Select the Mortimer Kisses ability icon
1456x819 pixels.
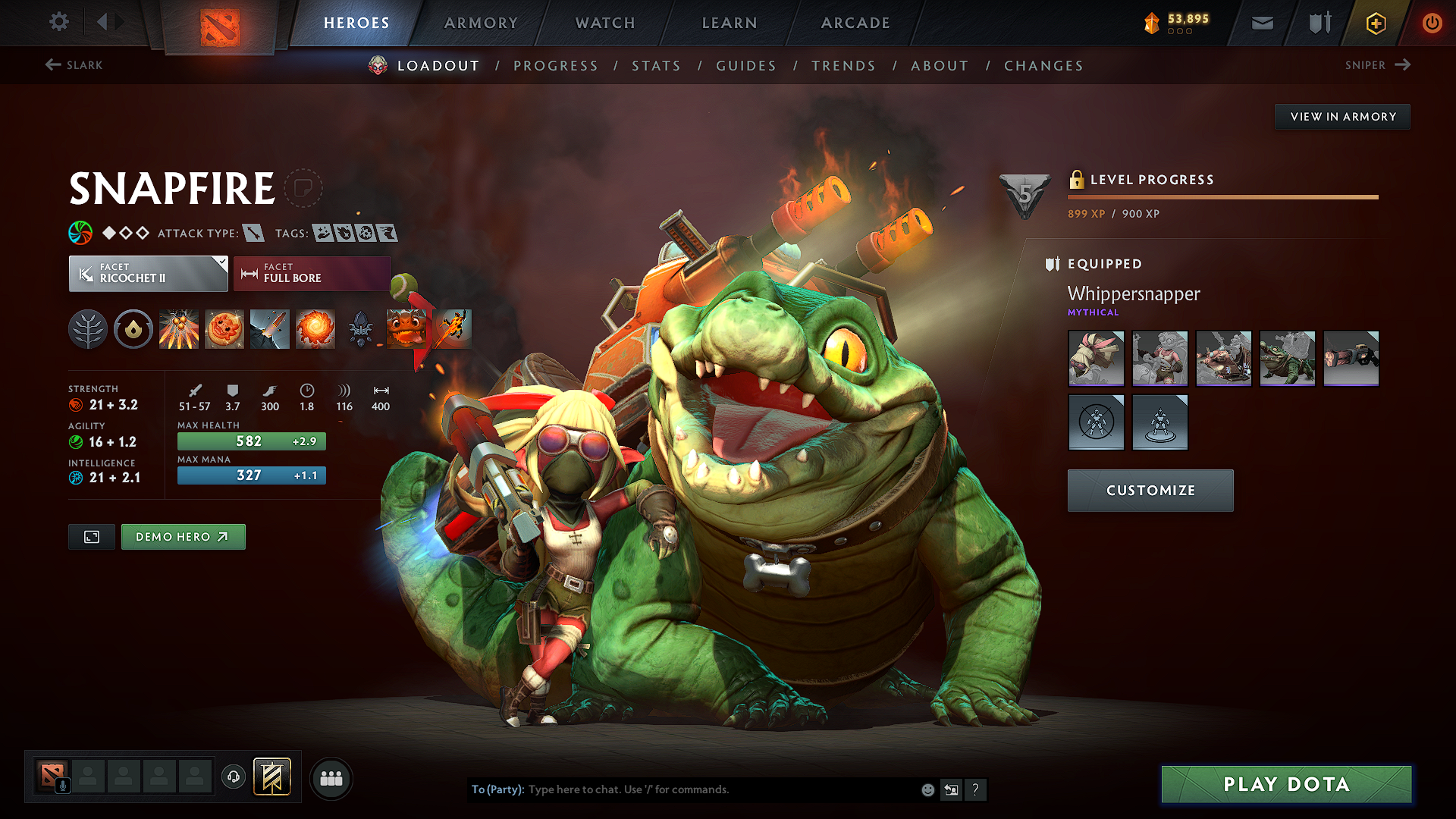(x=315, y=329)
